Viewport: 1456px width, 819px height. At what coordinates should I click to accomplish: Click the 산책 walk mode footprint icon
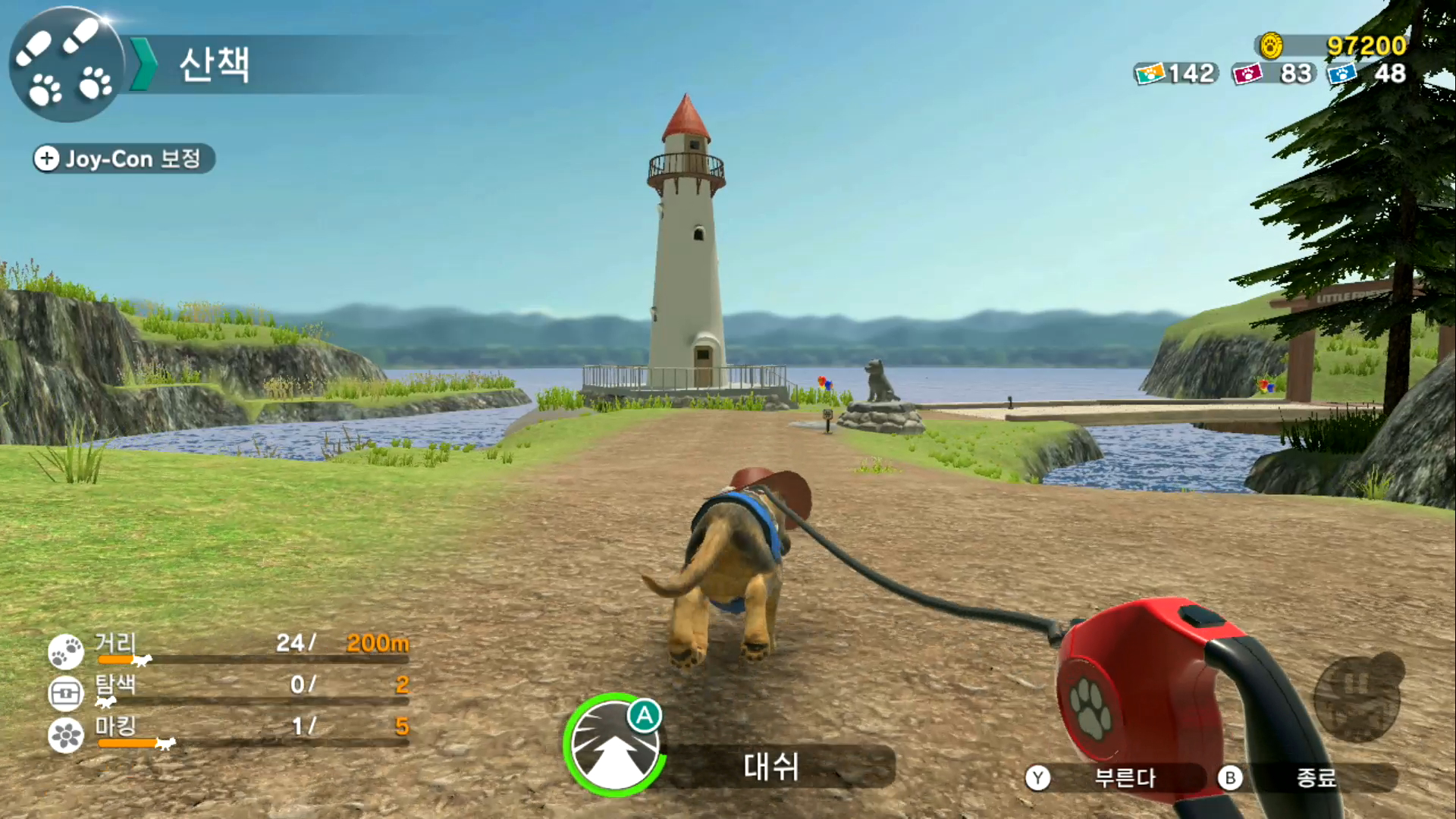[x=66, y=64]
